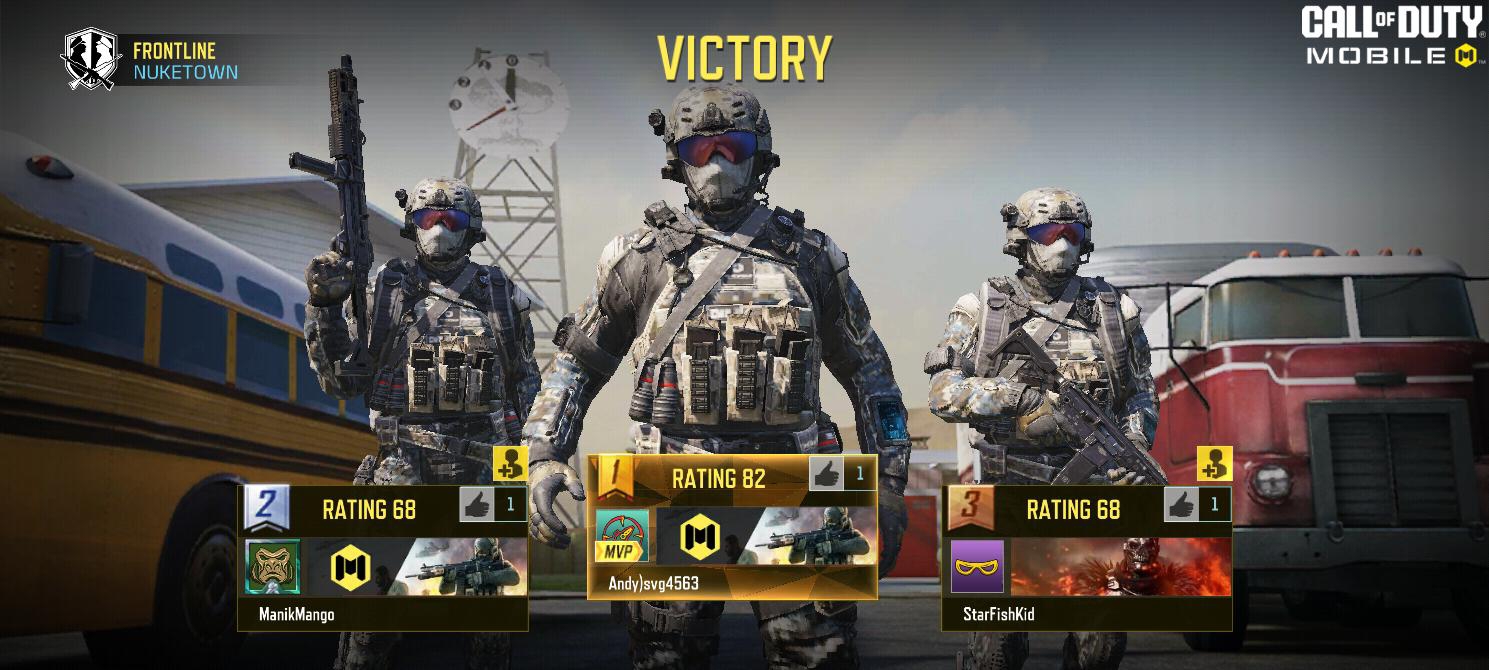
Task: Give a thumbs-up to ManikMango
Action: click(x=478, y=505)
